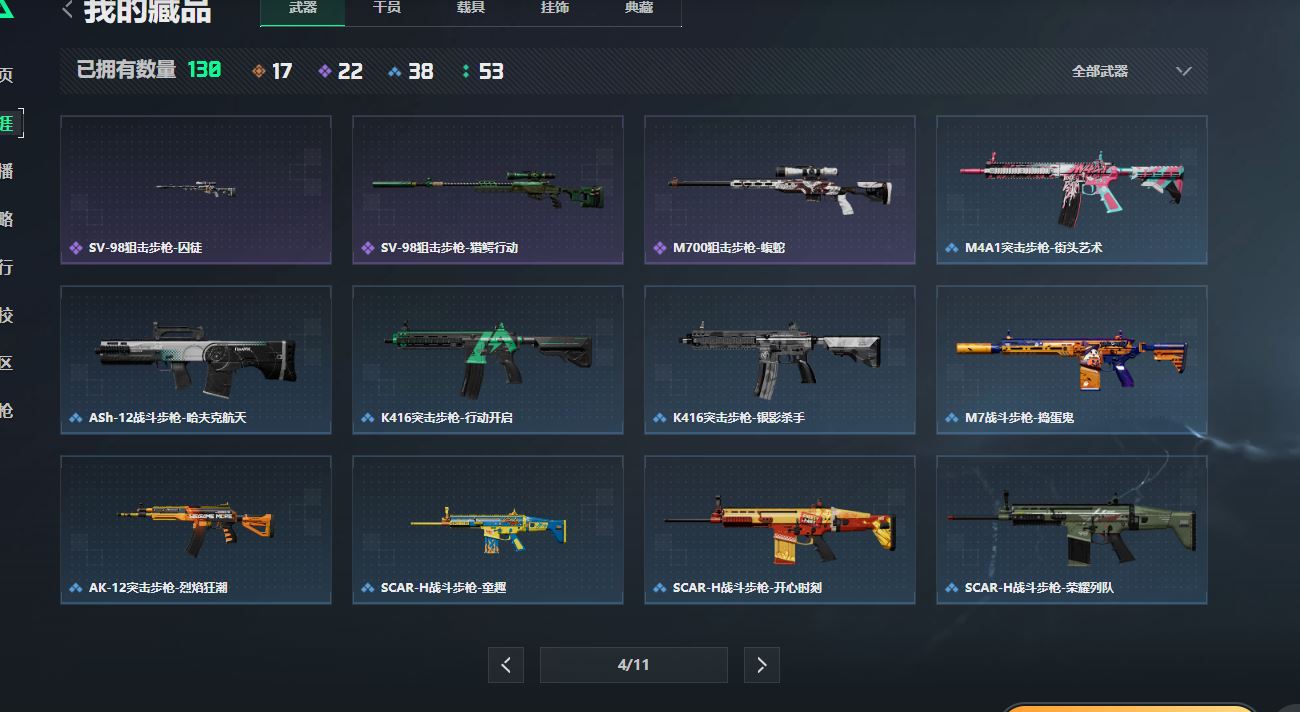This screenshot has width=1300, height=712.
Task: Pick the orange M7 battle rifle card
Action: coord(1072,360)
